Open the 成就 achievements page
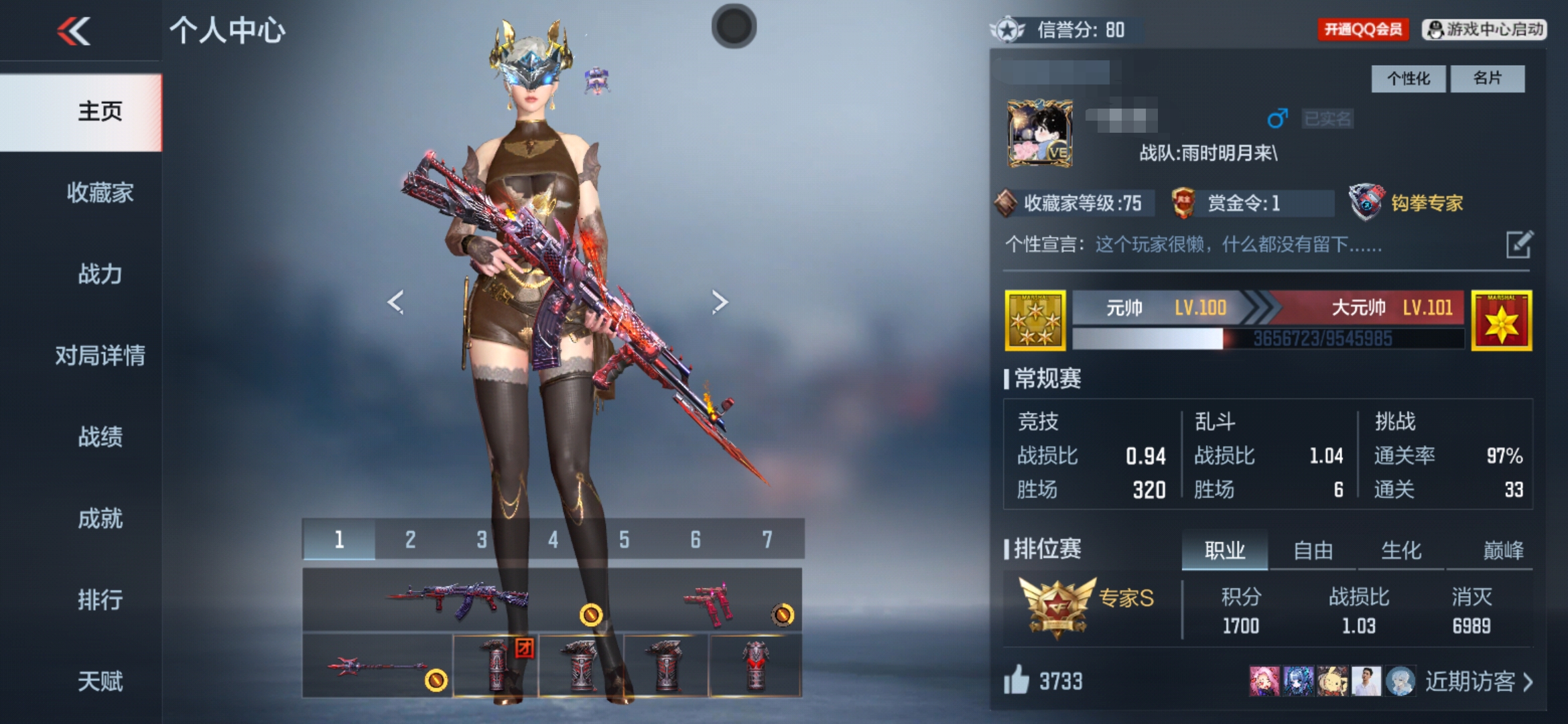 tap(100, 518)
